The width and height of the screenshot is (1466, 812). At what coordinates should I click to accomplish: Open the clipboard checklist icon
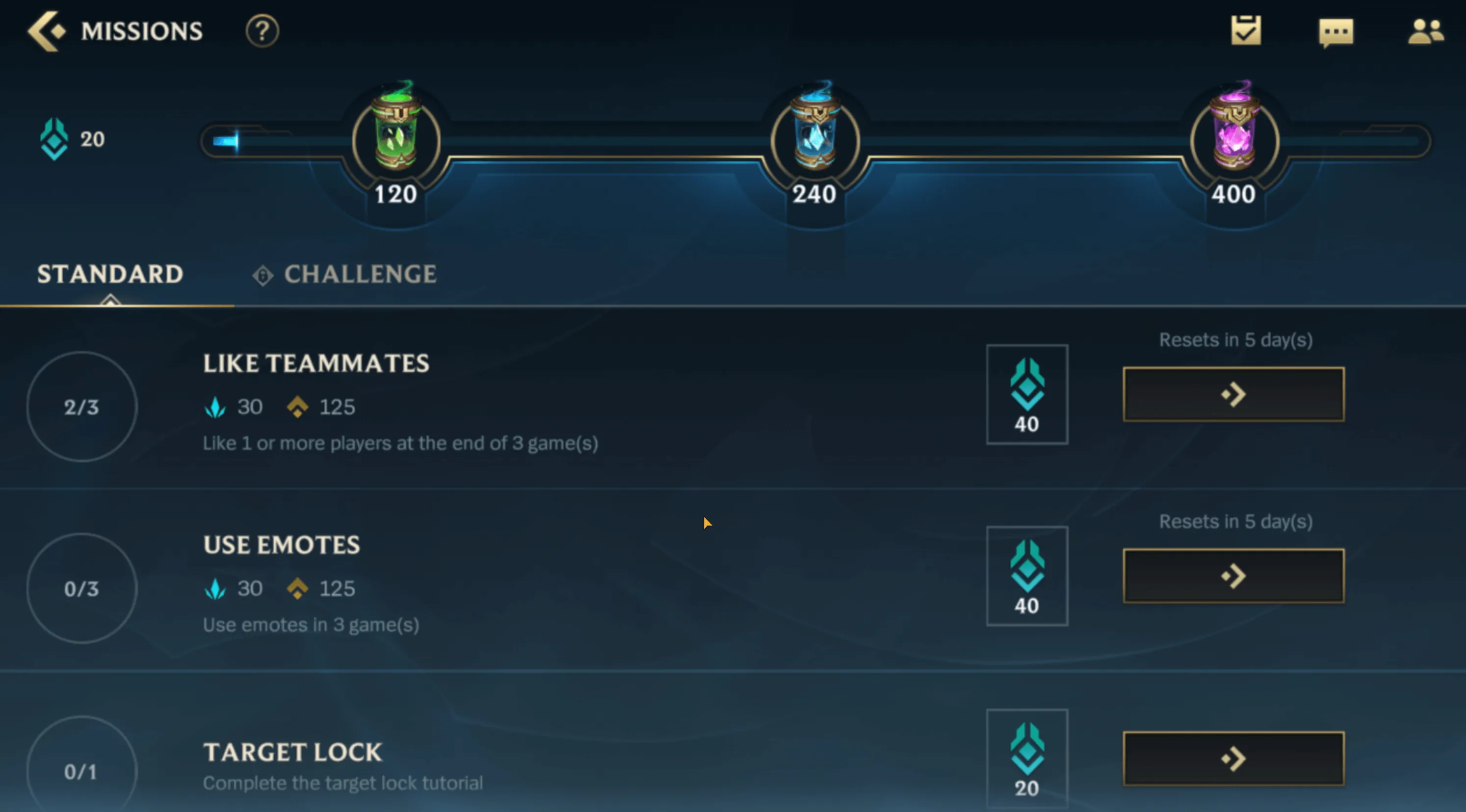pyautogui.click(x=1245, y=31)
